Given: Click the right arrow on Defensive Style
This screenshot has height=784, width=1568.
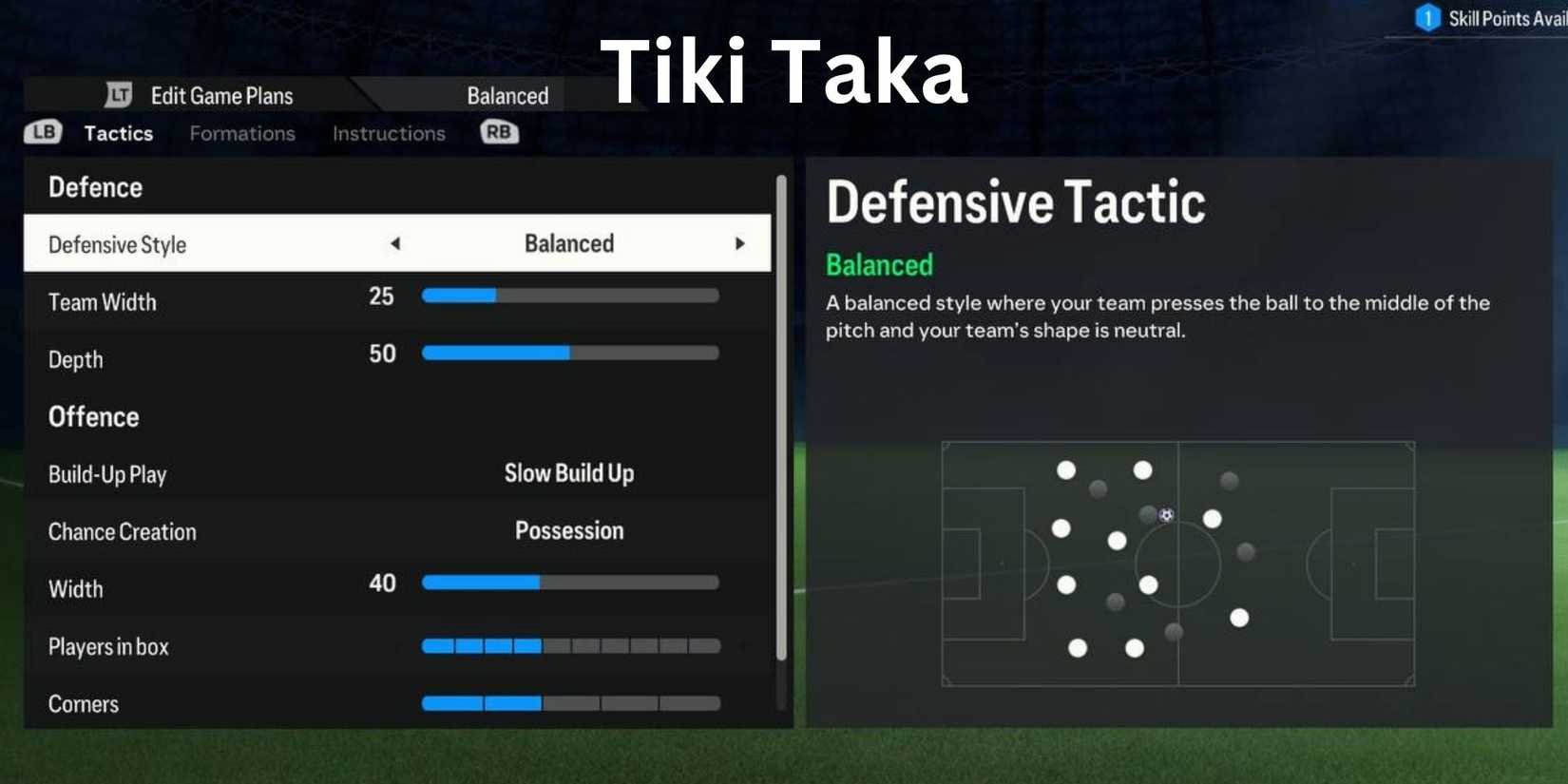Looking at the screenshot, I should [x=741, y=243].
